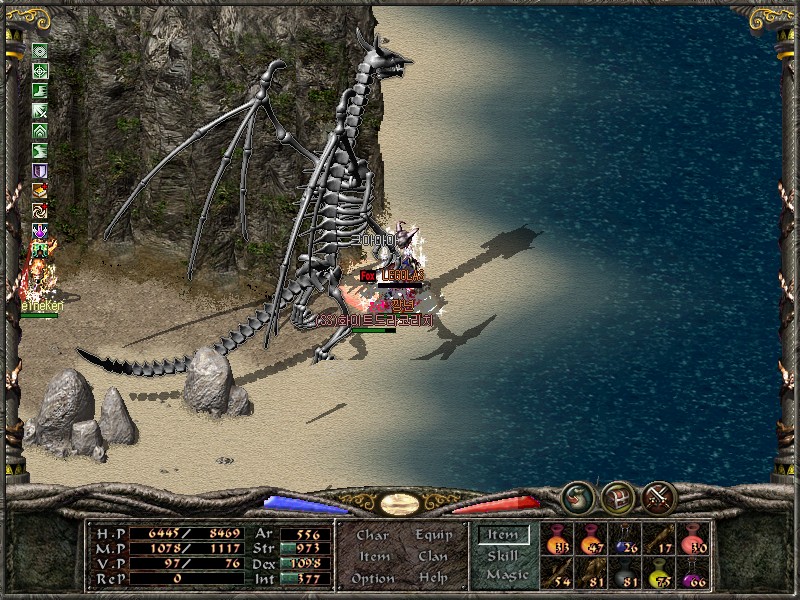The image size is (800, 600).
Task: Switch to the Magic tab
Action: pyautogui.click(x=505, y=575)
